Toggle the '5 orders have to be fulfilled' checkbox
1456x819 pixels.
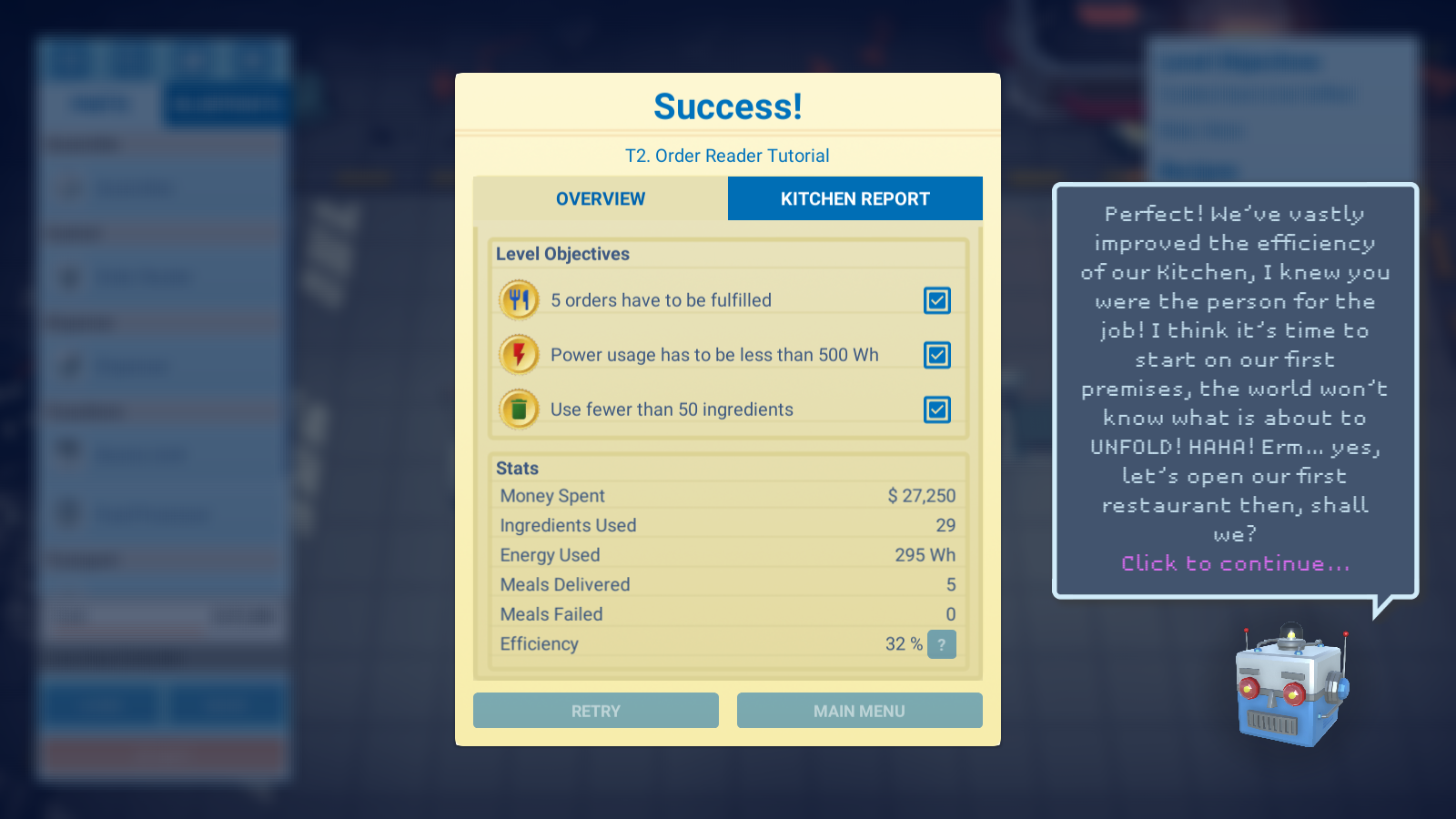(937, 299)
